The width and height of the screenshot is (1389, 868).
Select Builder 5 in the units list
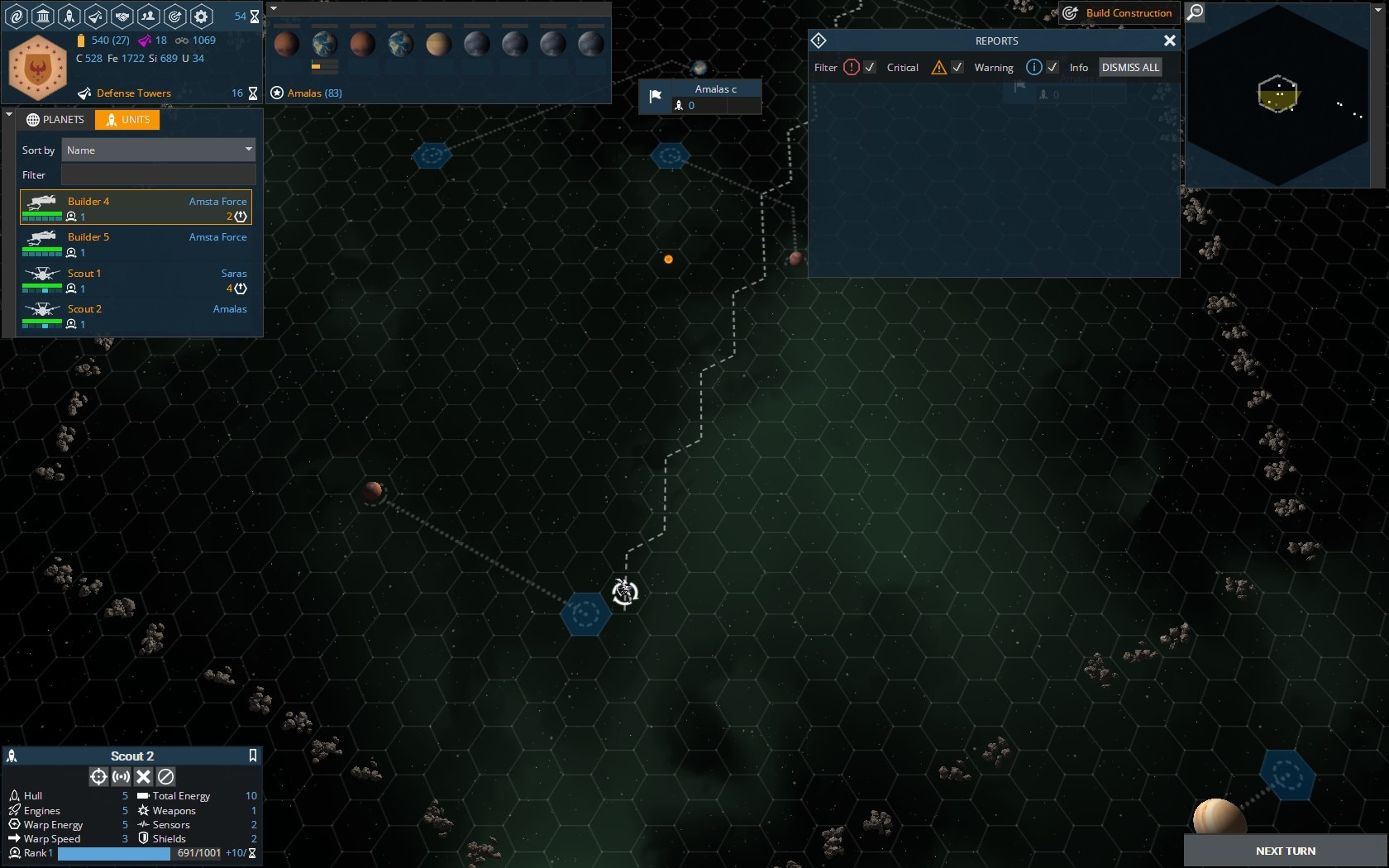click(x=136, y=244)
